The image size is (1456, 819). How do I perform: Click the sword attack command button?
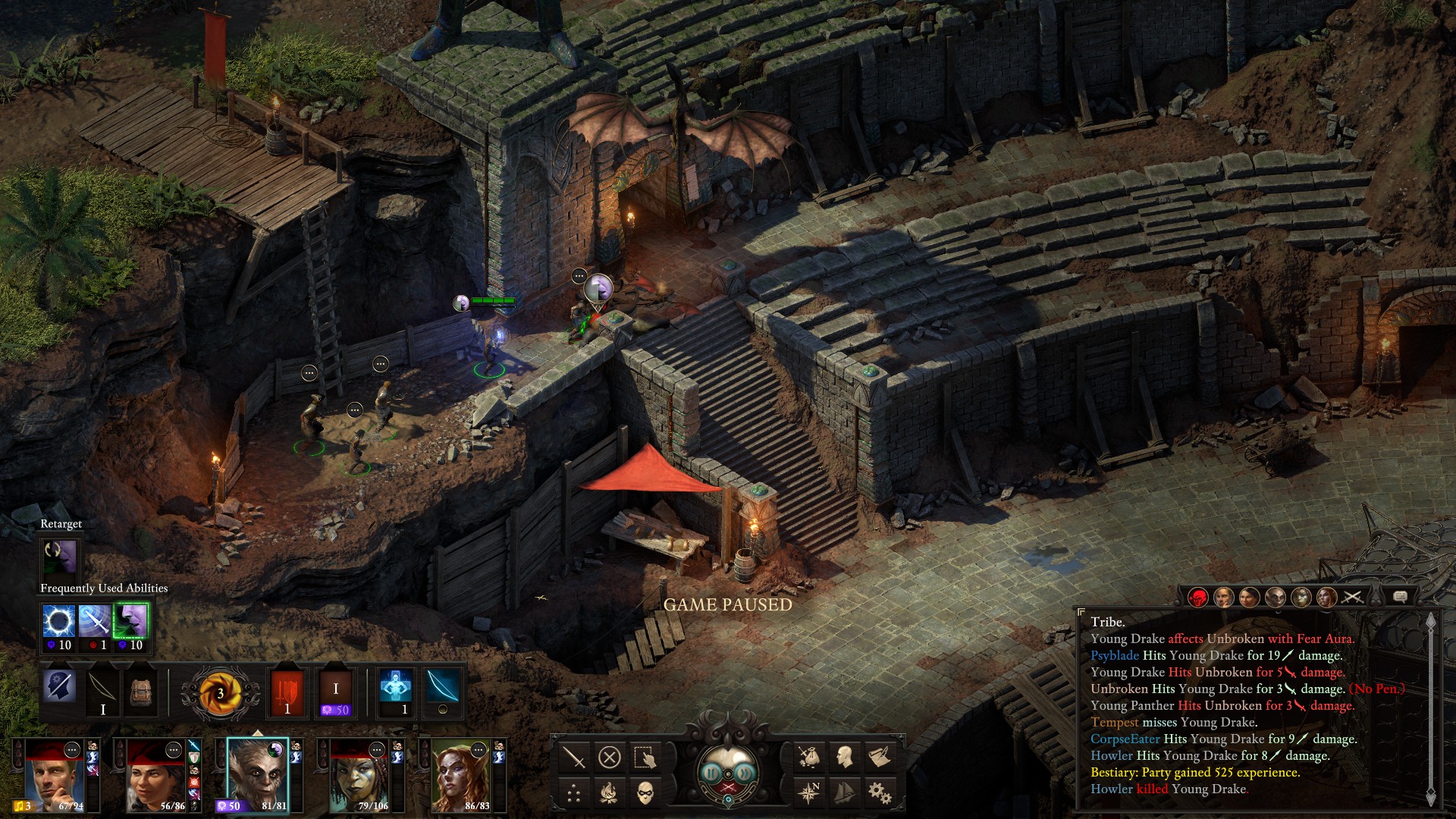tap(574, 757)
